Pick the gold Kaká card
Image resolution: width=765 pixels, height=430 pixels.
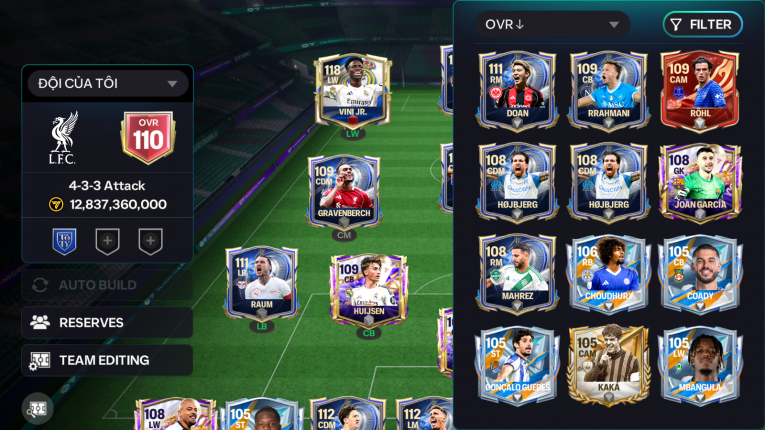[x=608, y=365]
